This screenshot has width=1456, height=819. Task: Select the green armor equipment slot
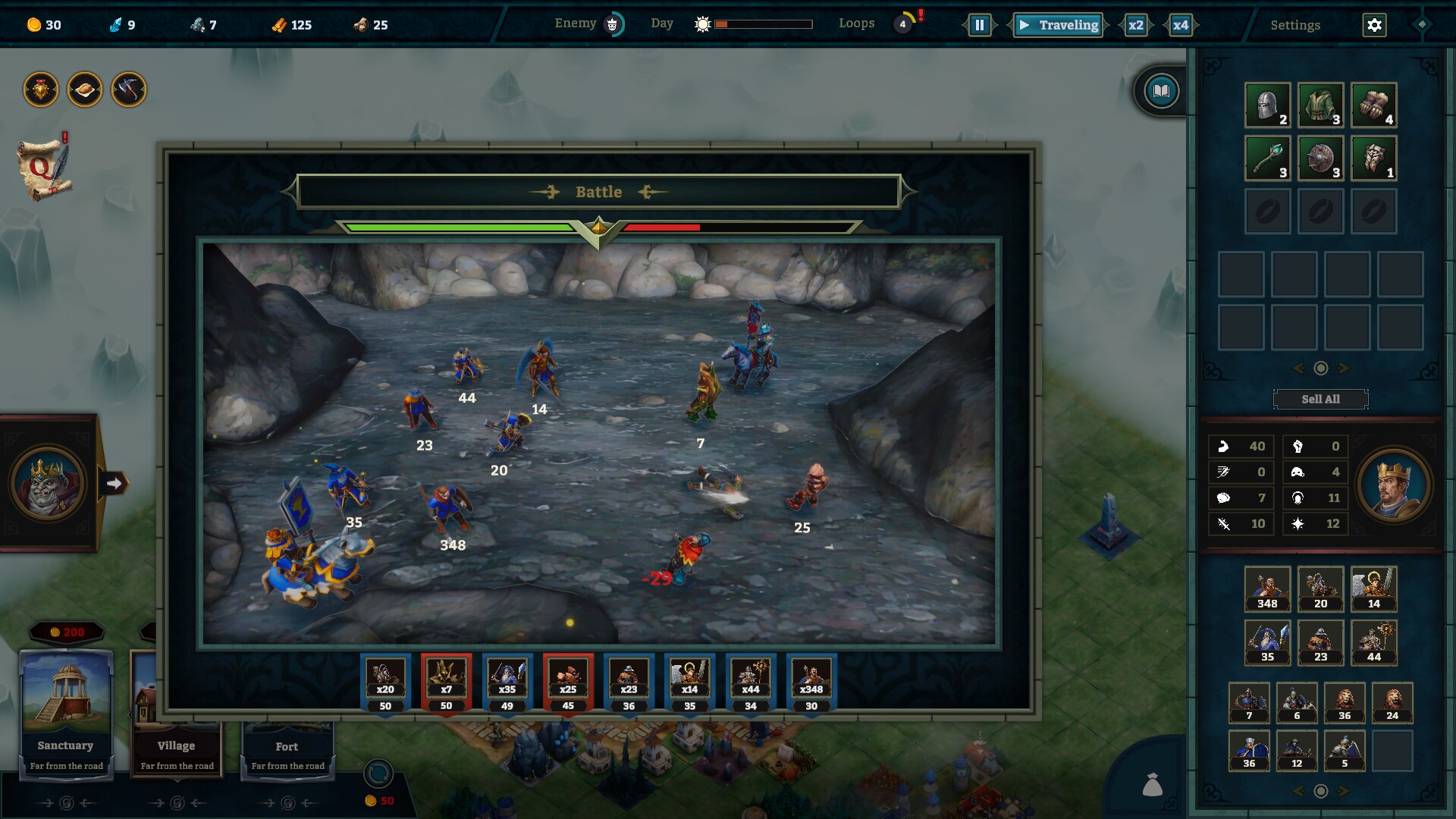coord(1320,105)
